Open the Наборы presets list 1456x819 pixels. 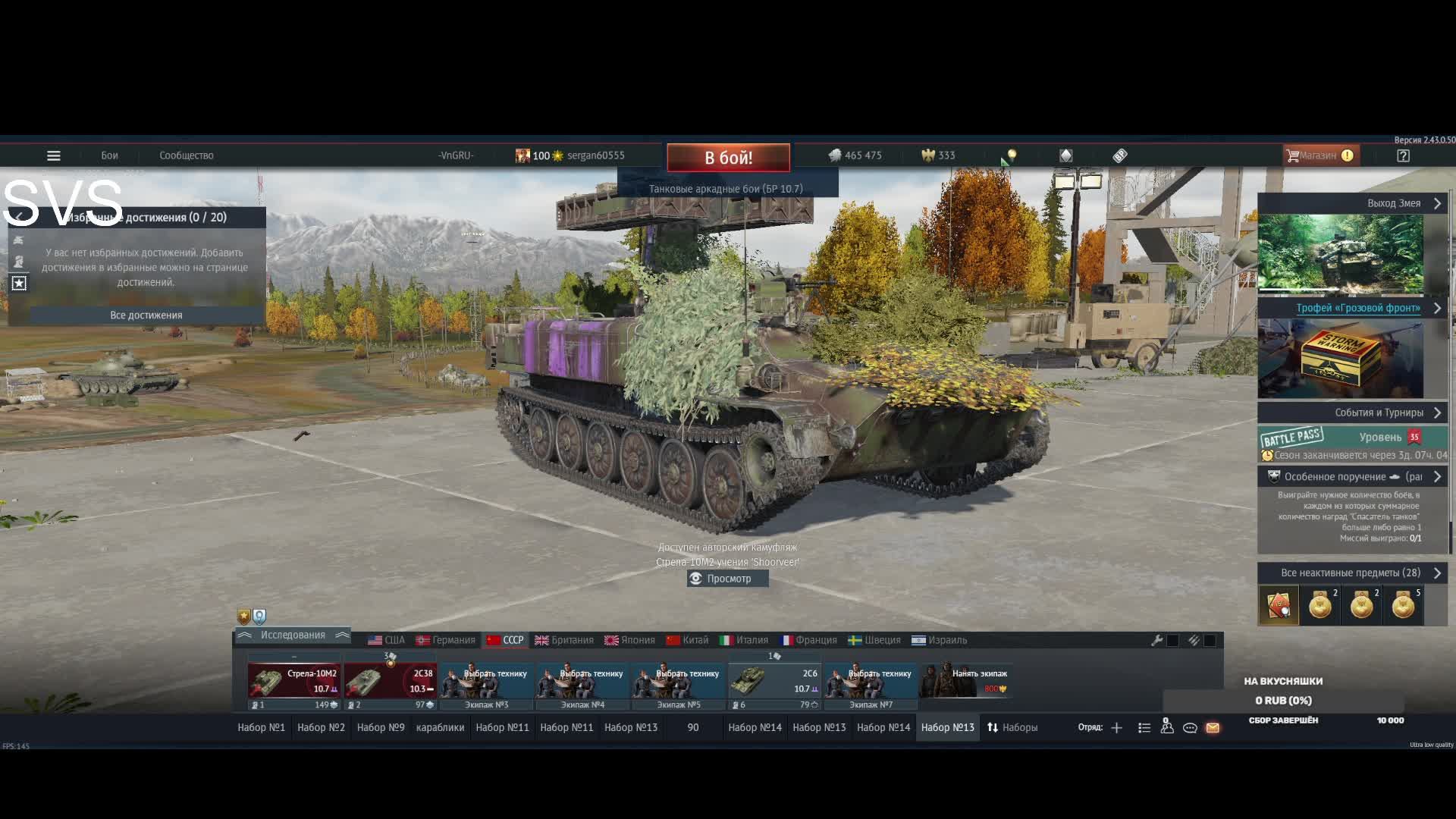1012,727
